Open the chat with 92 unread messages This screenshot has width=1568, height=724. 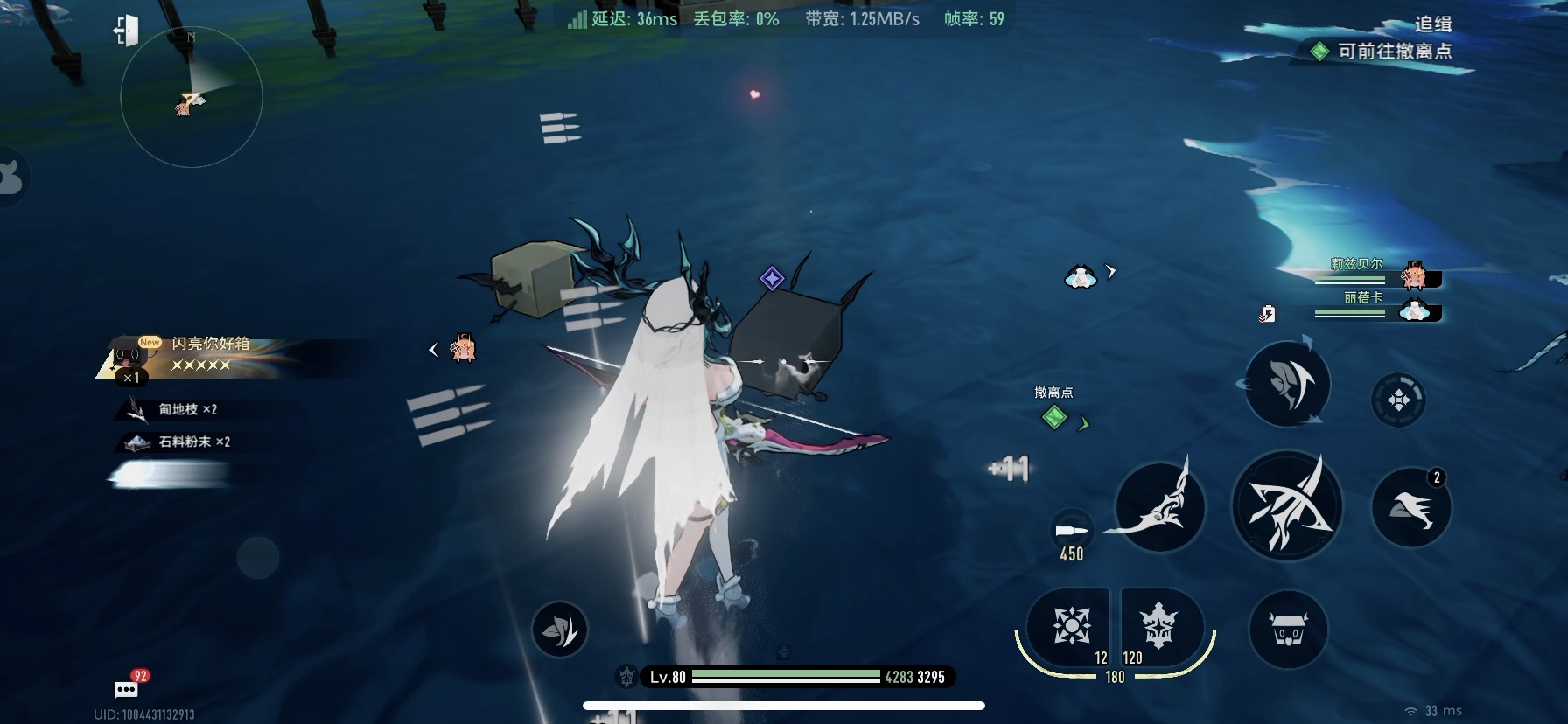pos(128,688)
